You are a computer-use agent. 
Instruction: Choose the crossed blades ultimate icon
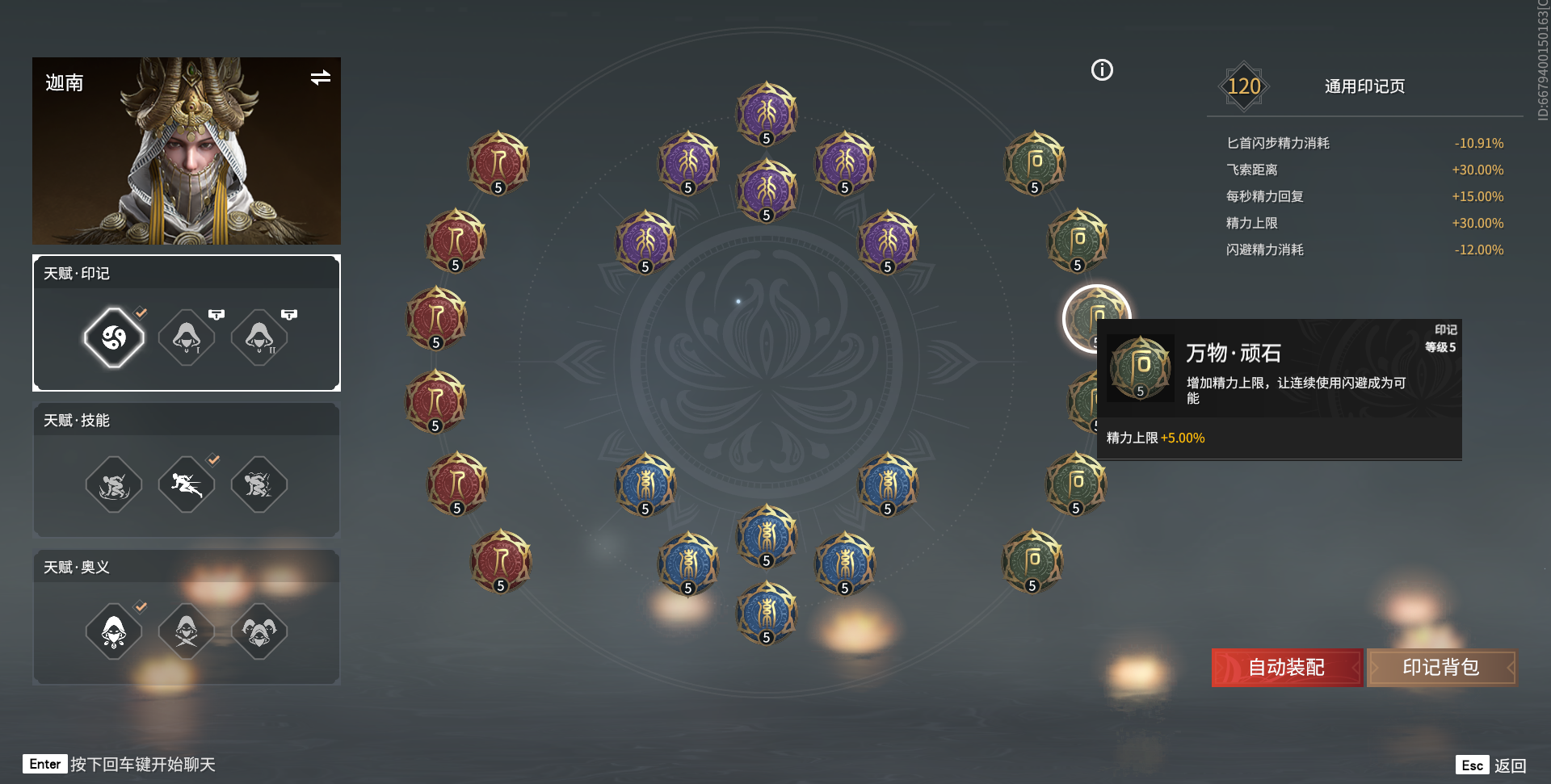[x=187, y=631]
